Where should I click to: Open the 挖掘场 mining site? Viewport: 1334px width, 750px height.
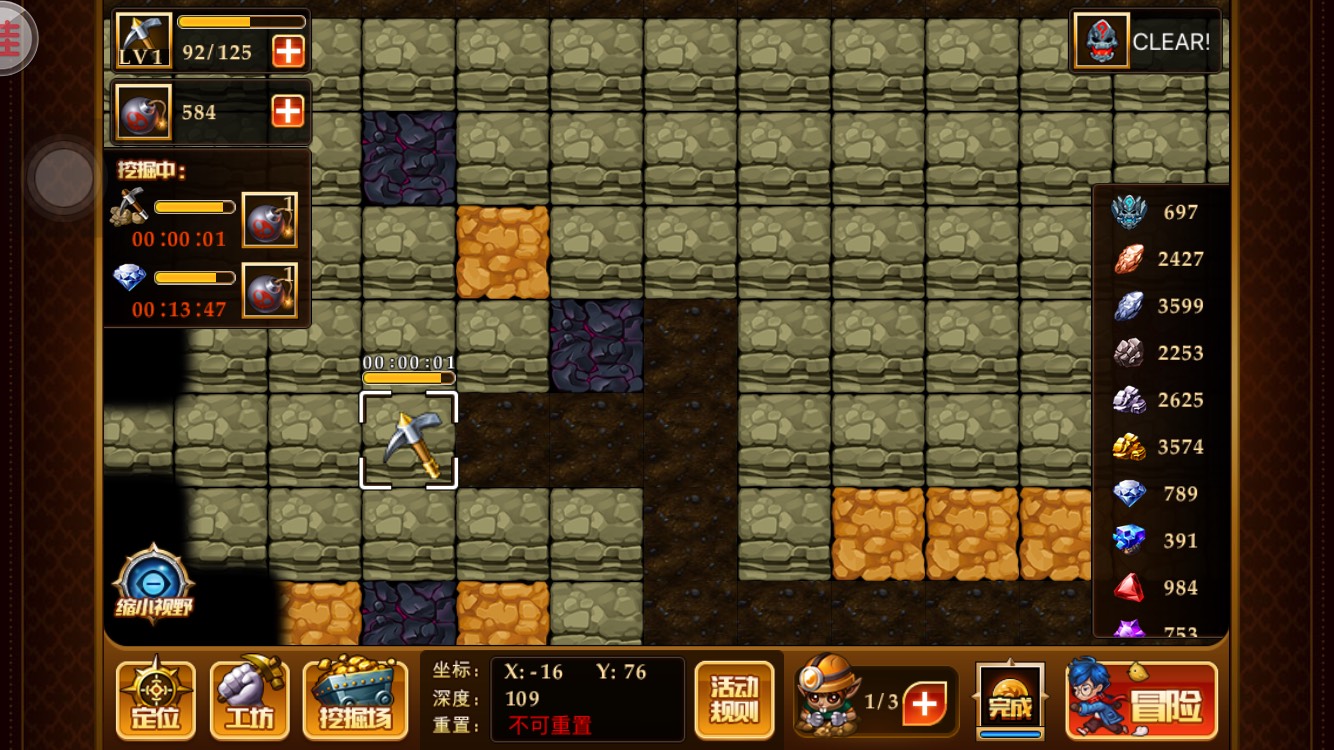pos(355,699)
